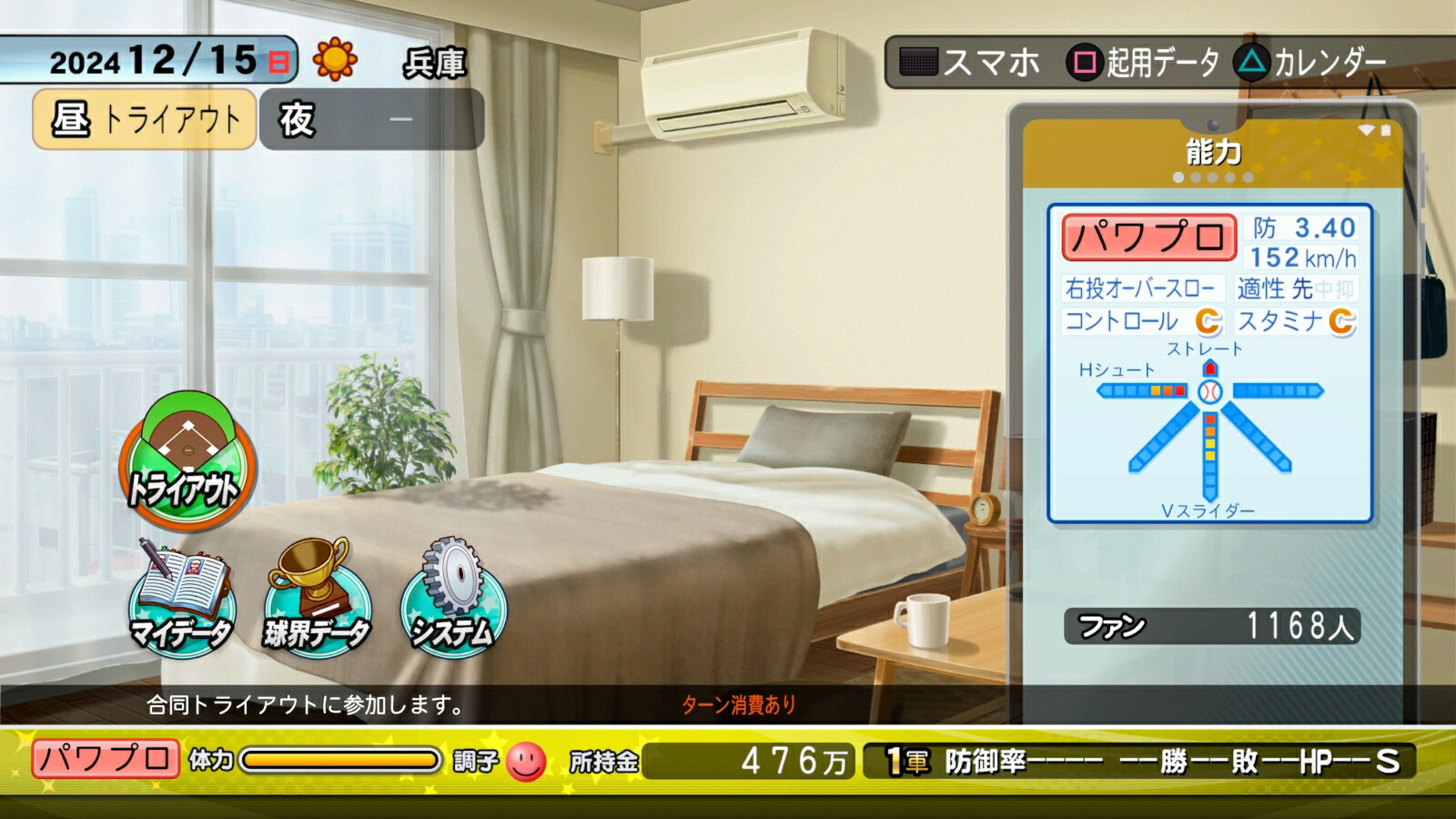Select the 昼 トライアウト schedule tab
The image size is (1456, 819).
[145, 119]
